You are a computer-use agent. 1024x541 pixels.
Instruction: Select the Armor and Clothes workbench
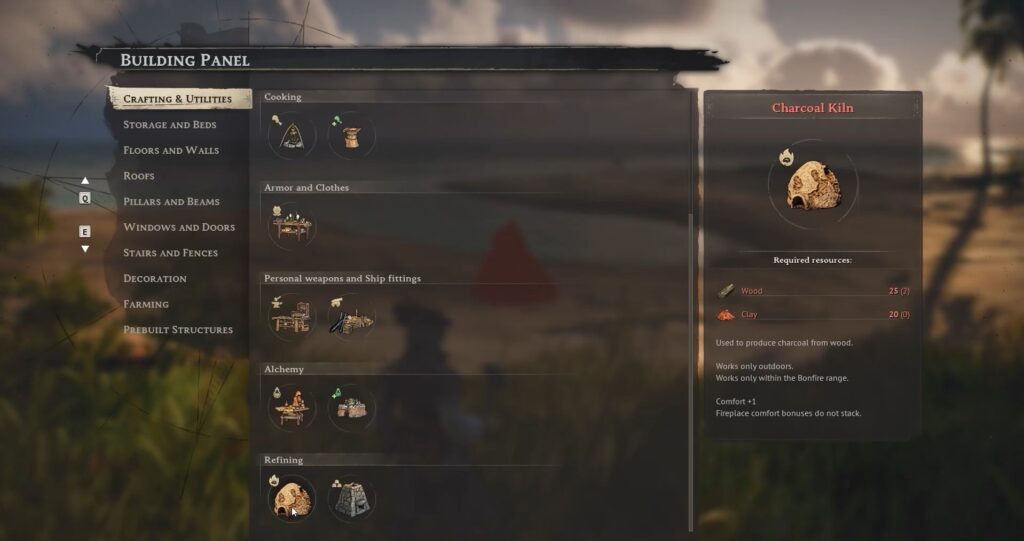click(x=292, y=227)
